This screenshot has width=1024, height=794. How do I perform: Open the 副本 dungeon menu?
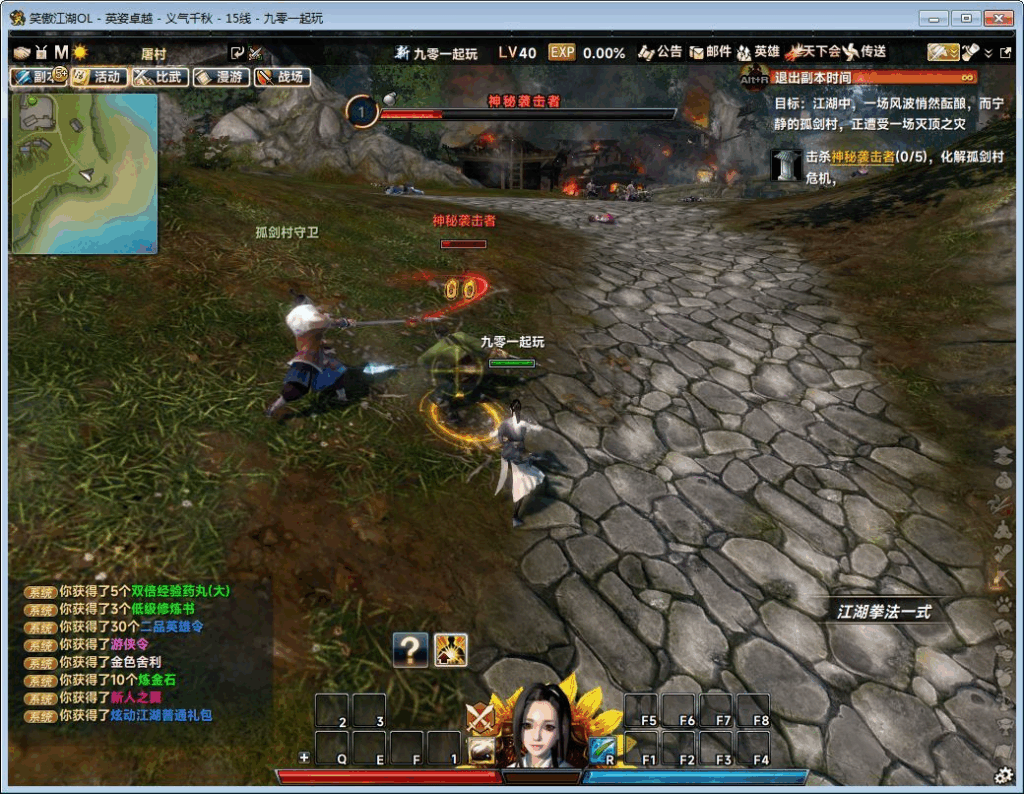[36, 76]
